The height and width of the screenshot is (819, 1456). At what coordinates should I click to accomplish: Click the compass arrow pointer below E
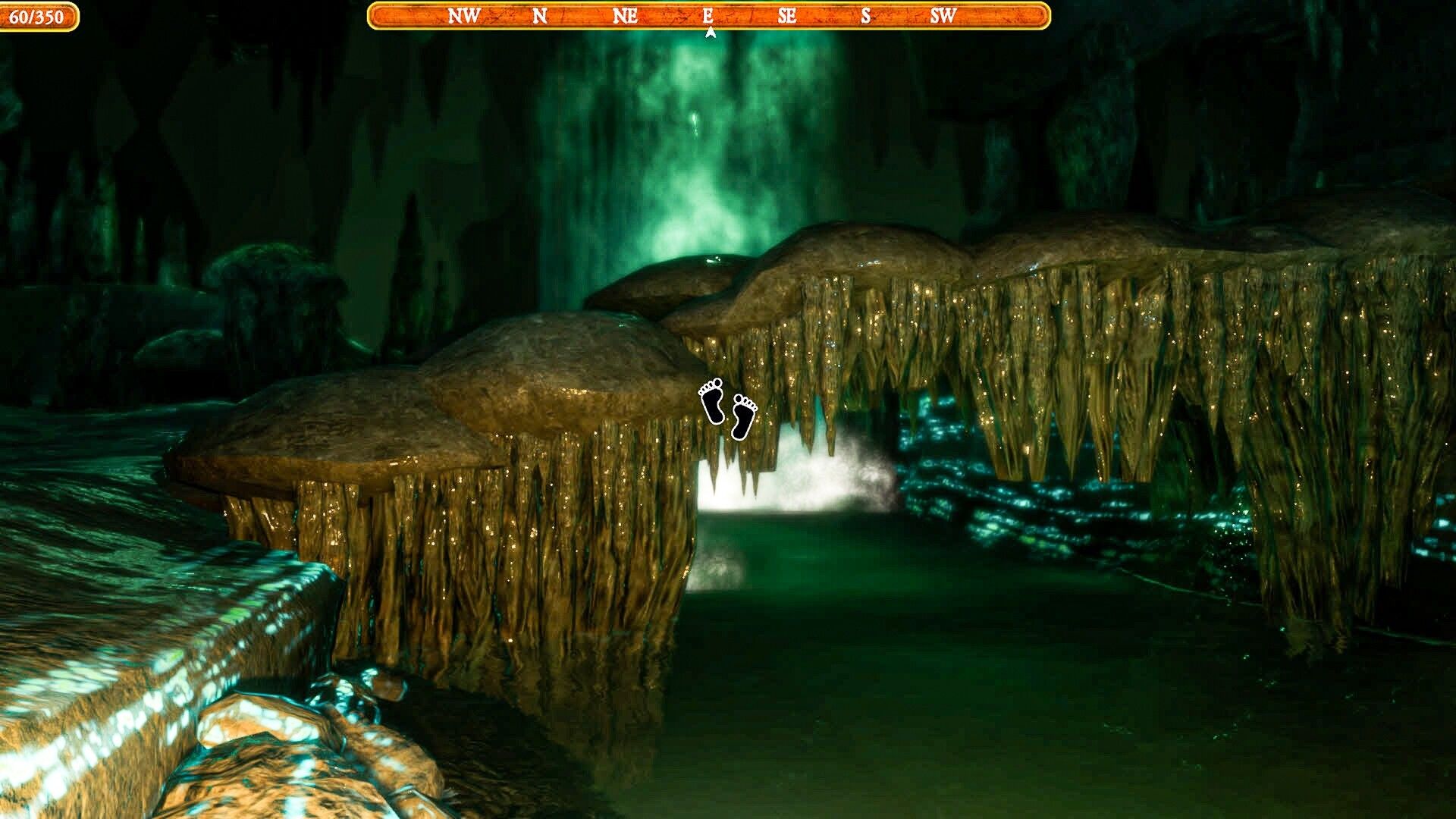pos(710,32)
